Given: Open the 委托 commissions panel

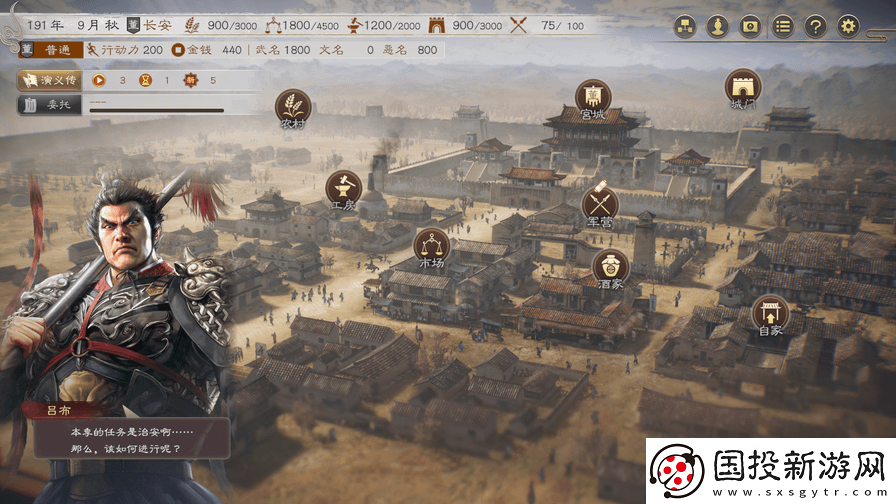Looking at the screenshot, I should pyautogui.click(x=46, y=104).
